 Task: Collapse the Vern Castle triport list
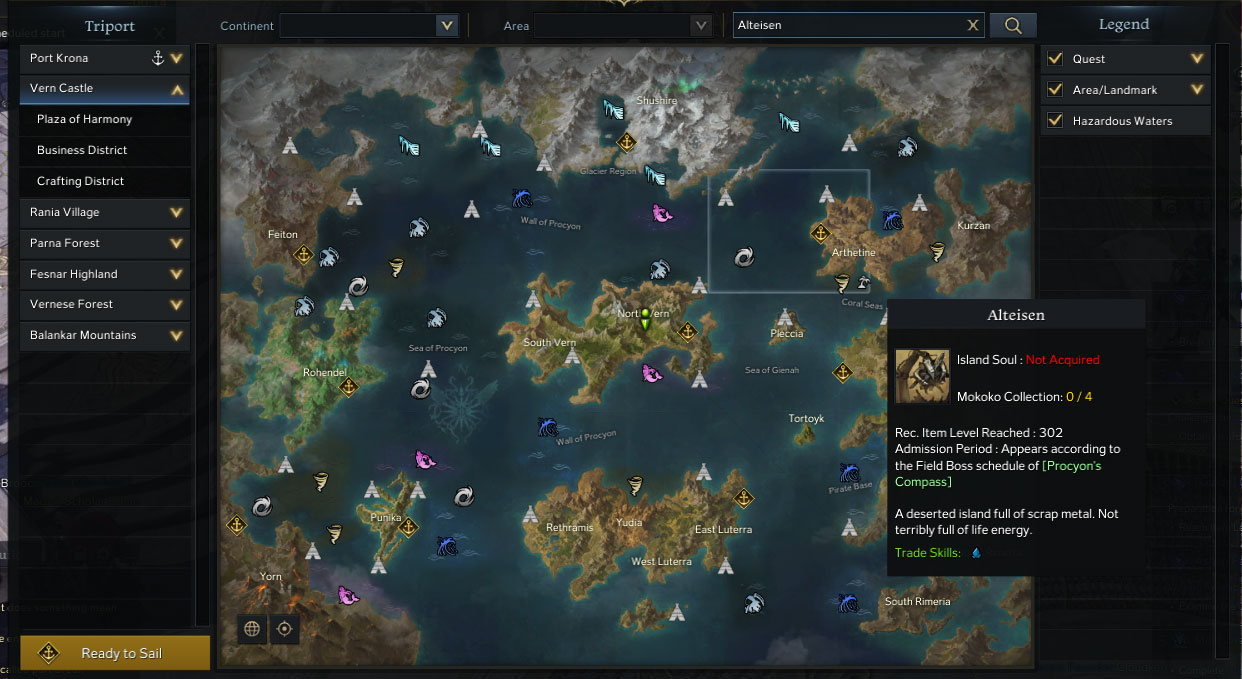click(x=177, y=89)
